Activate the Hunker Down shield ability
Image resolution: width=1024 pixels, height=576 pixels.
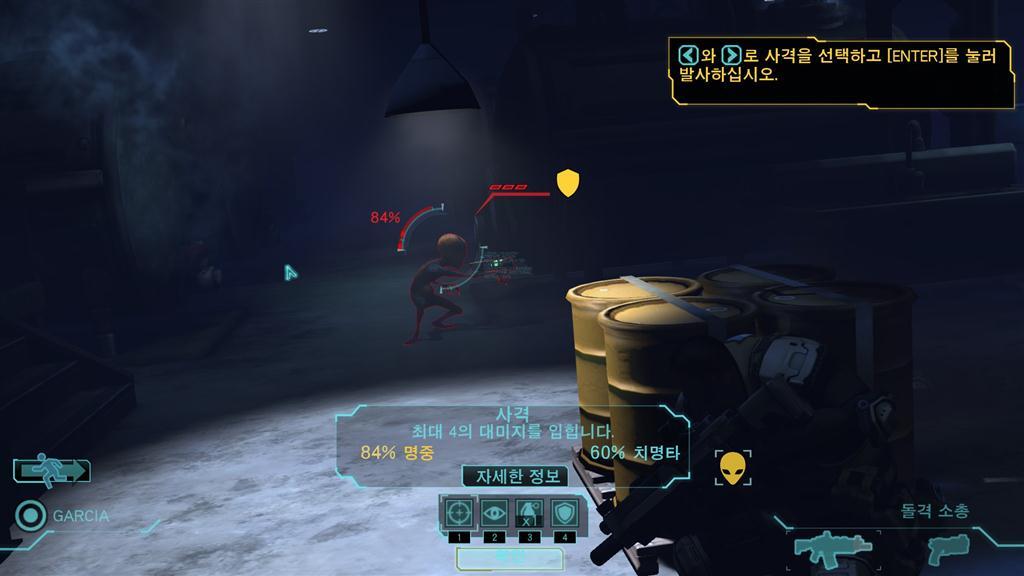[x=566, y=513]
